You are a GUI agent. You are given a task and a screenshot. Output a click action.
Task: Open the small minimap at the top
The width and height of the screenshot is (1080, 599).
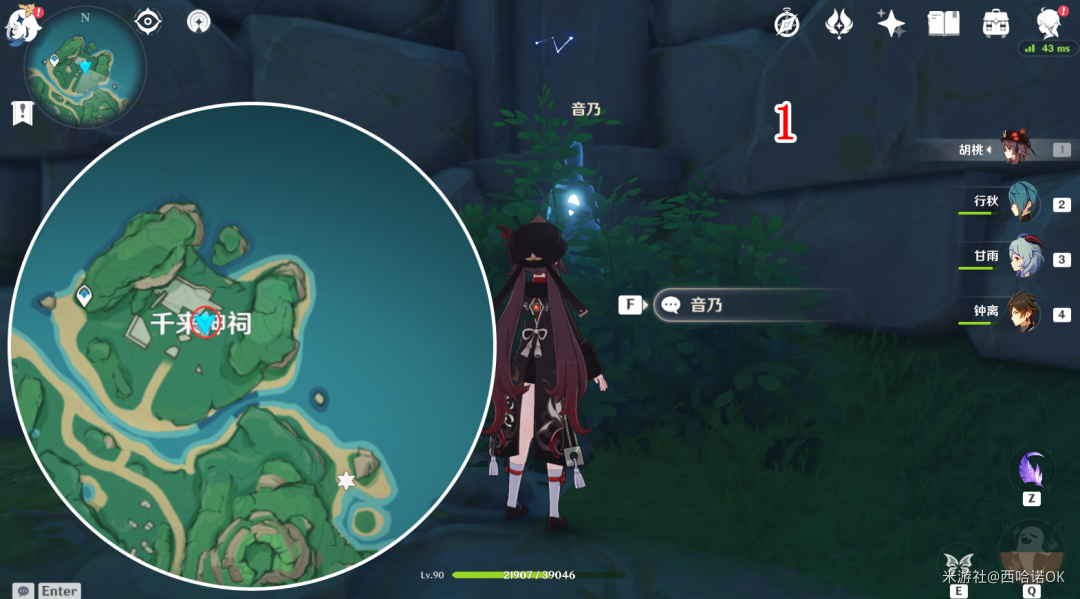pyautogui.click(x=86, y=66)
